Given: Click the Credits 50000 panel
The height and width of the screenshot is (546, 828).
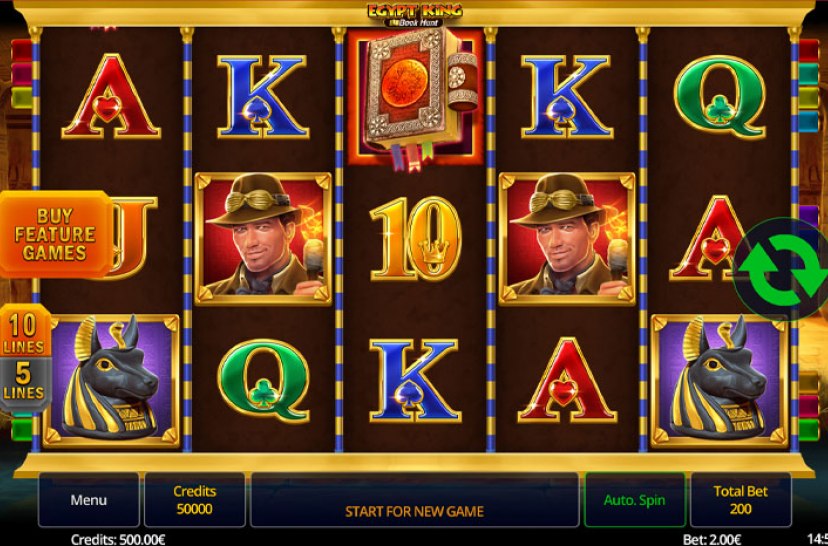Looking at the screenshot, I should [x=194, y=500].
